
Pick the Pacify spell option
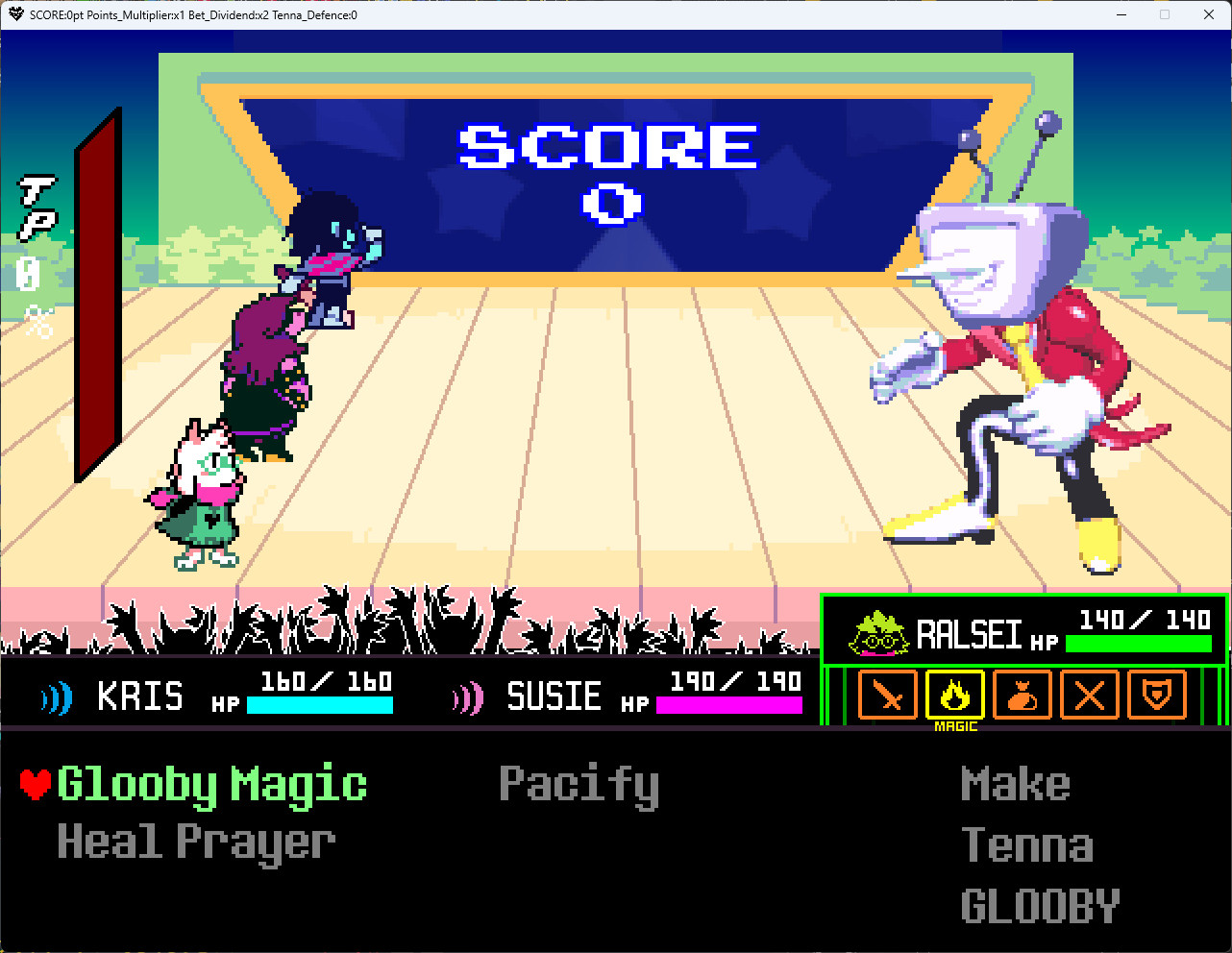coord(578,783)
